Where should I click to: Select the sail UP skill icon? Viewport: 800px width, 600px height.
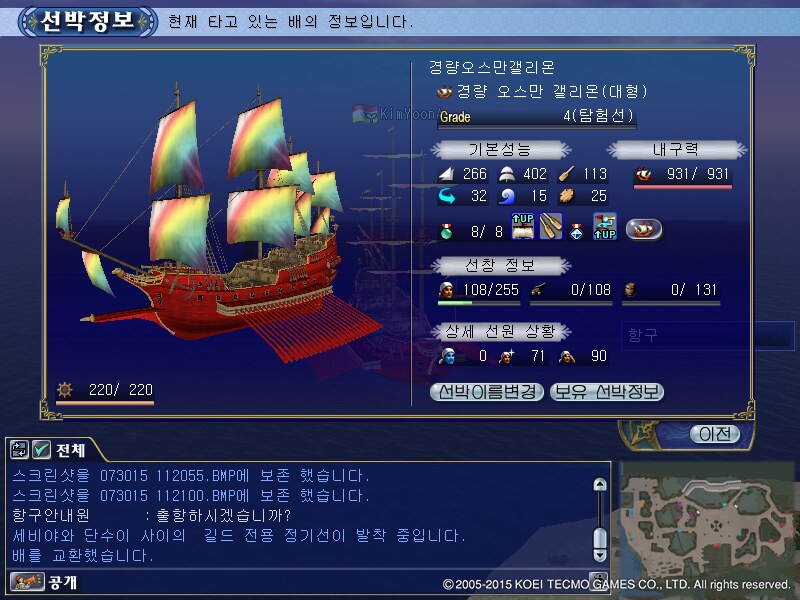pyautogui.click(x=525, y=227)
